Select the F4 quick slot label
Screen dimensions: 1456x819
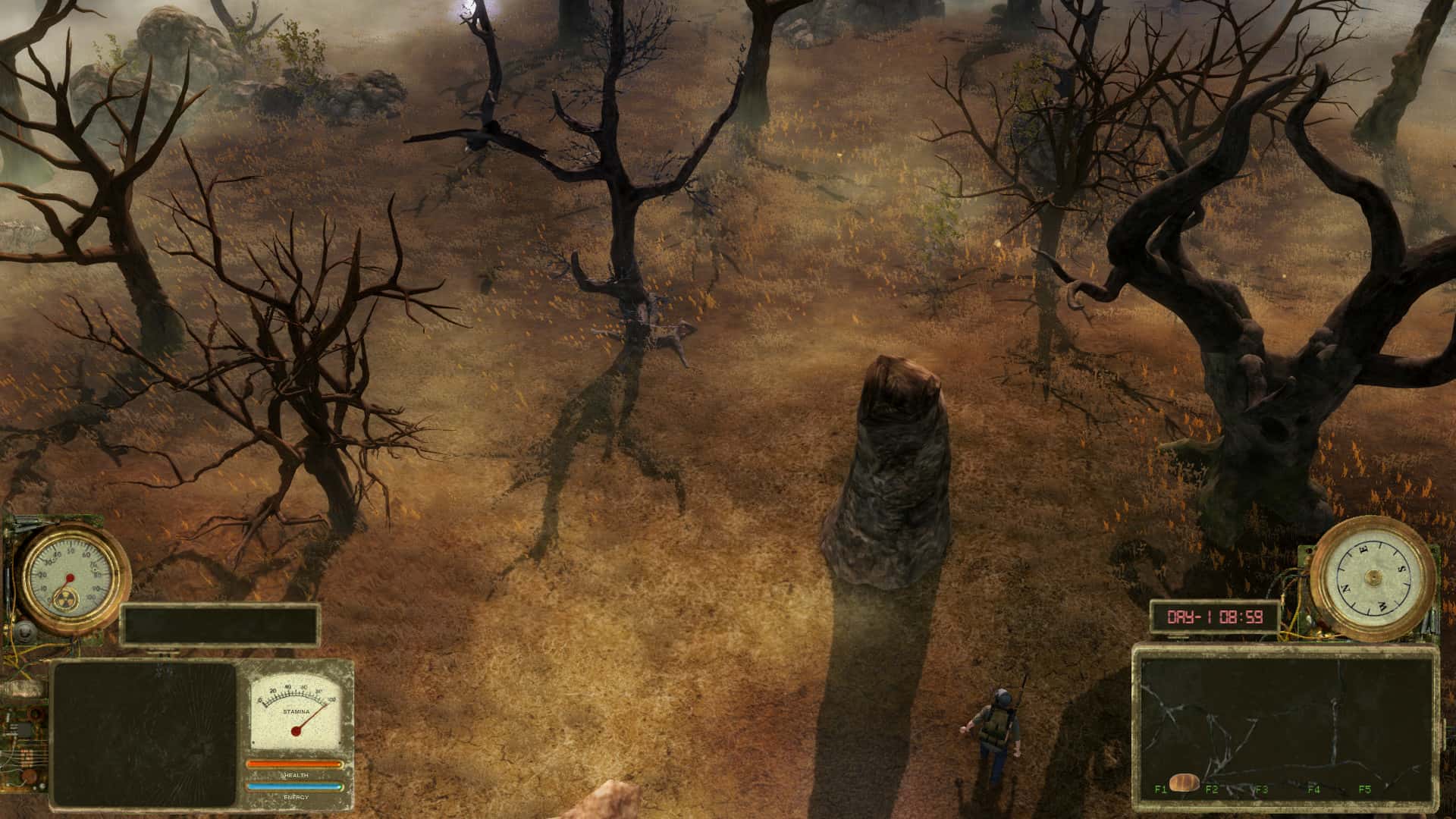click(x=1314, y=790)
